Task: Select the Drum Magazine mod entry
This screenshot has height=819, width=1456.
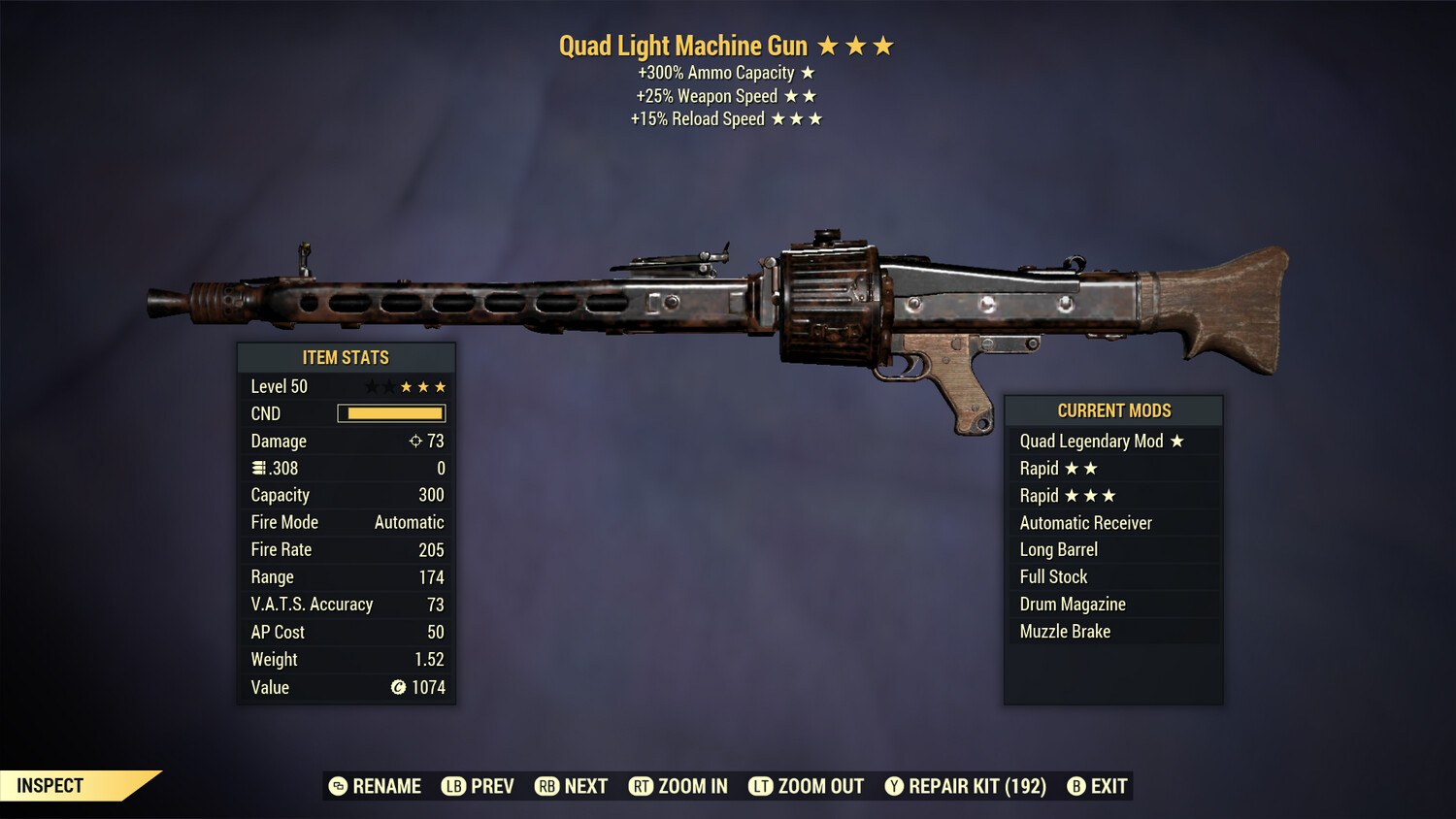Action: tap(1072, 604)
